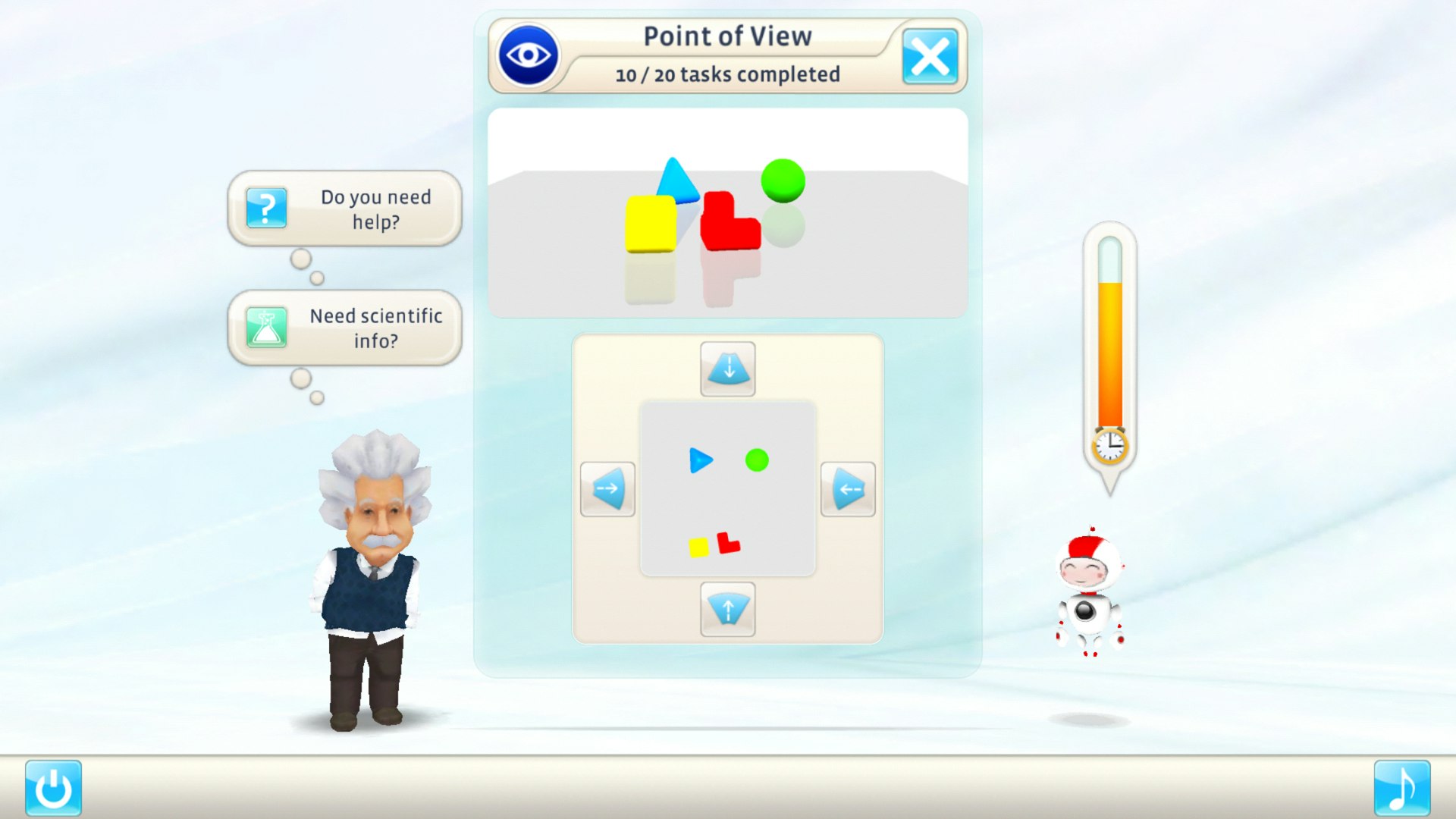Click the blue triangle on the mini-map

pyautogui.click(x=701, y=459)
